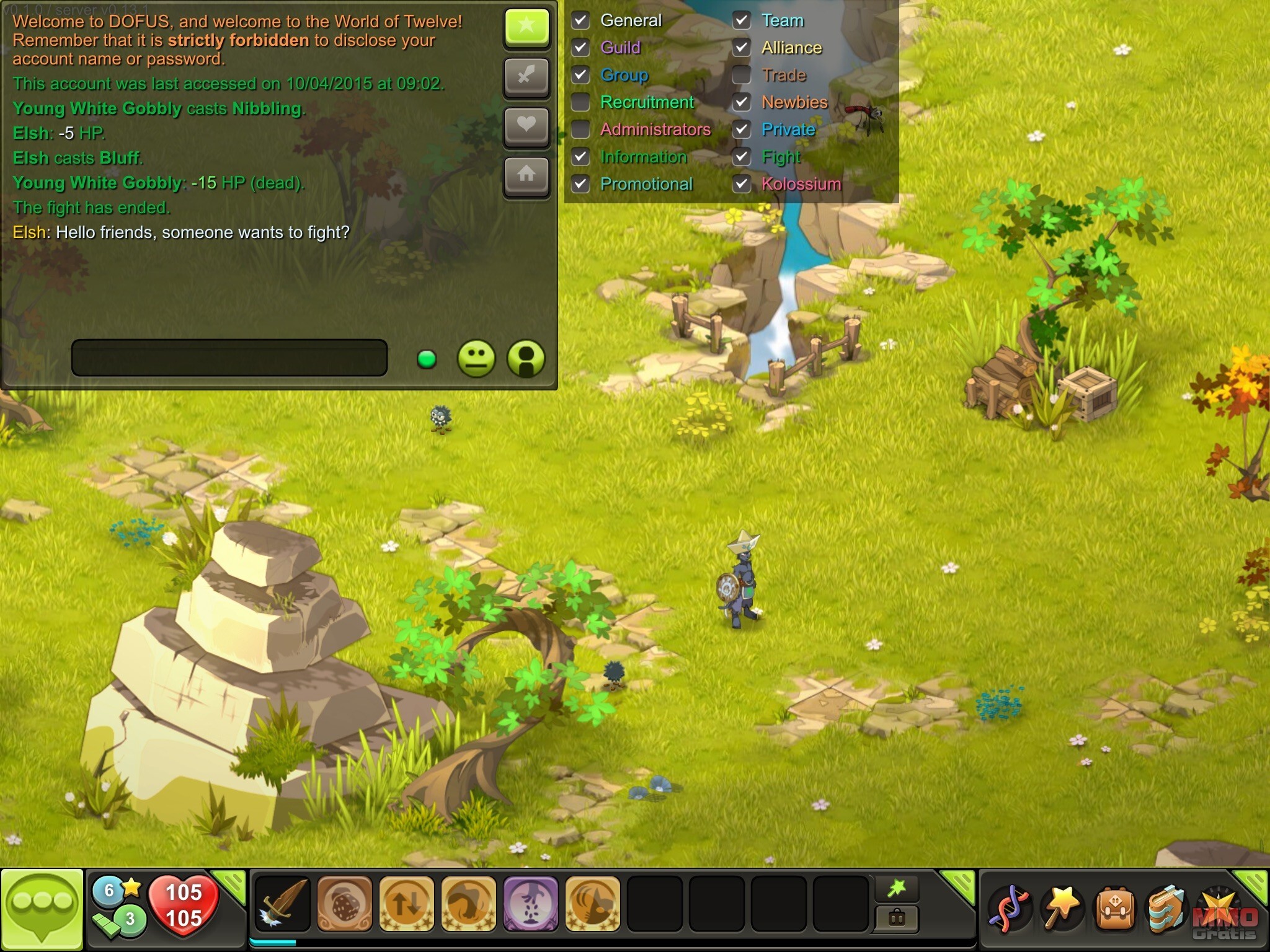Open the backpack inventory icon
The width and height of the screenshot is (1270, 952).
(1115, 909)
